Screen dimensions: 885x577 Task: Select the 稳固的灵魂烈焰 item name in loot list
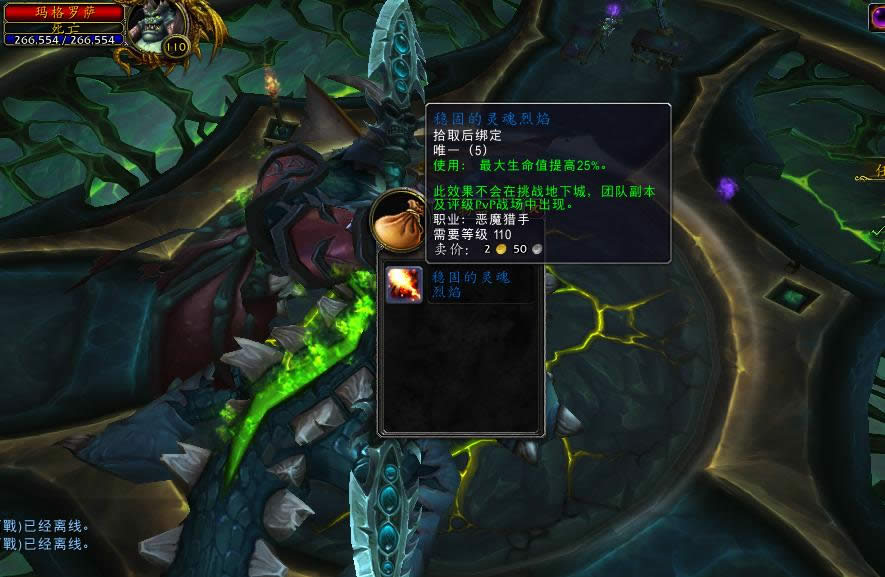[471, 285]
